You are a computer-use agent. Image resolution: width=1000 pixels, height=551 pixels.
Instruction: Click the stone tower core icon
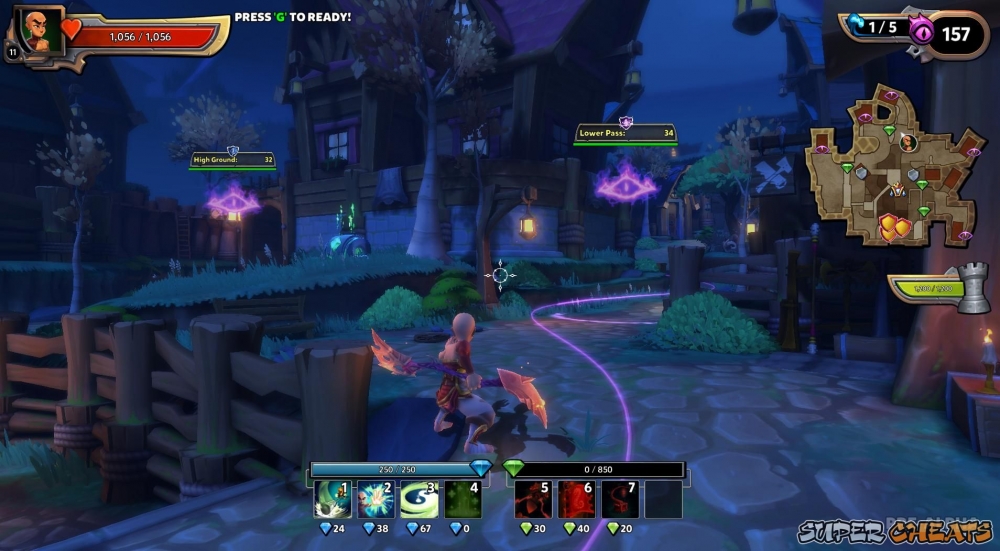(972, 288)
